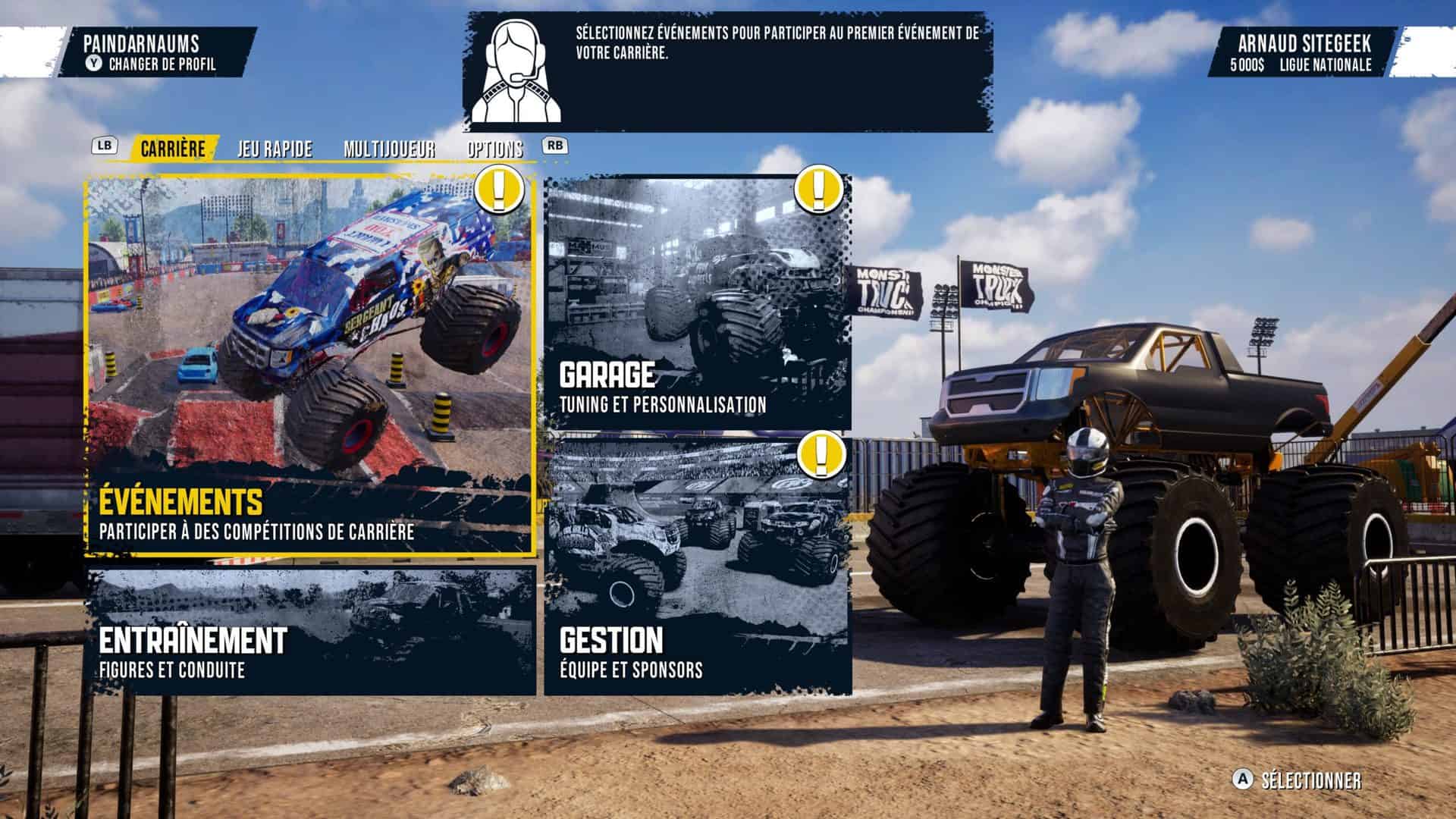
Task: Open the Jeu Rapide tab
Action: 275,149
